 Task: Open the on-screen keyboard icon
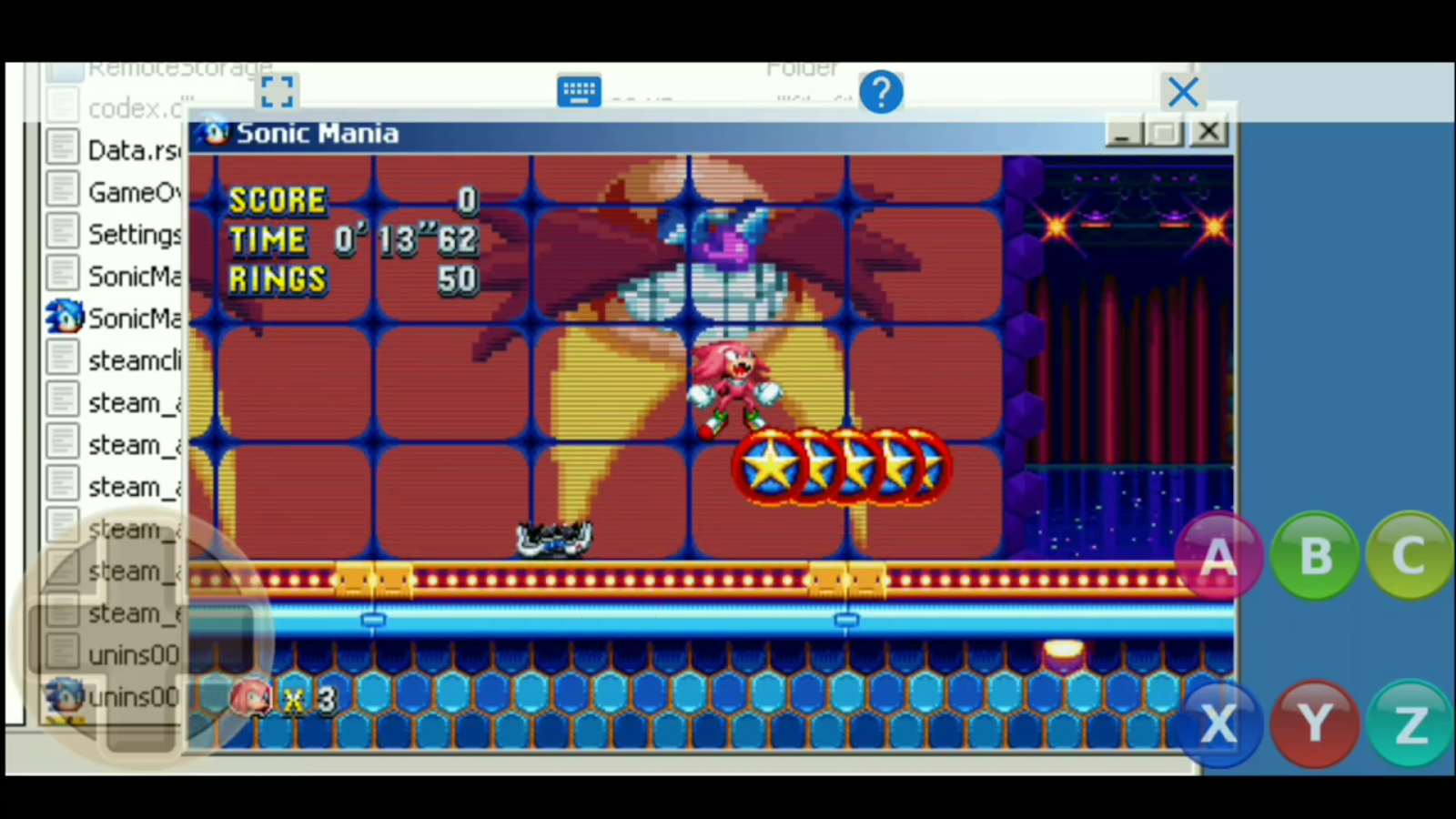[x=580, y=91]
